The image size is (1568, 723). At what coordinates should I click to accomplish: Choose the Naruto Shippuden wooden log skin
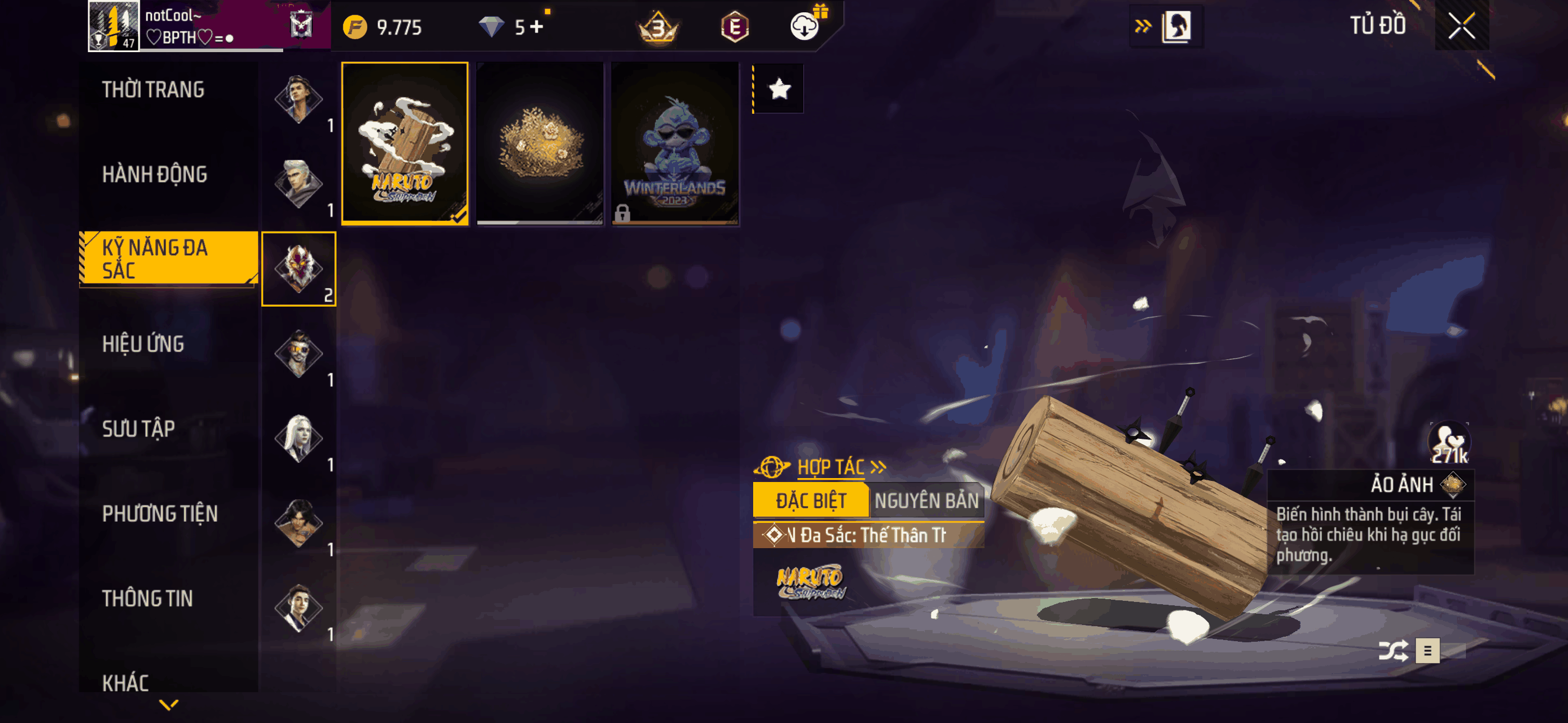(x=405, y=143)
